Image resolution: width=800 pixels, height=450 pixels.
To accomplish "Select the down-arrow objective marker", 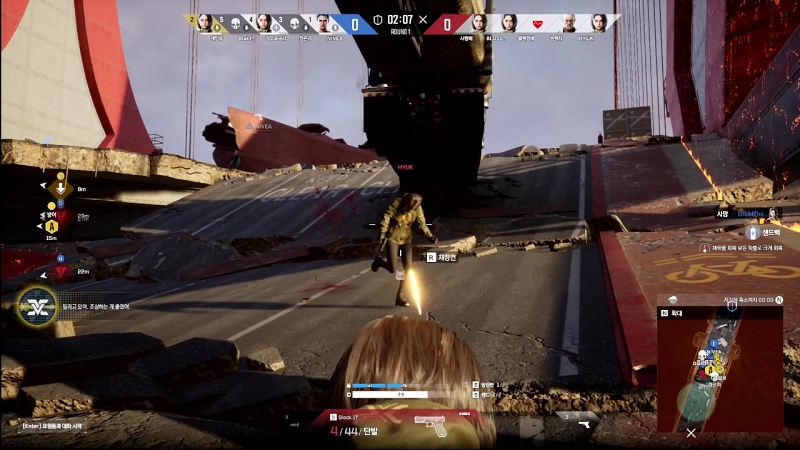I will (x=60, y=187).
